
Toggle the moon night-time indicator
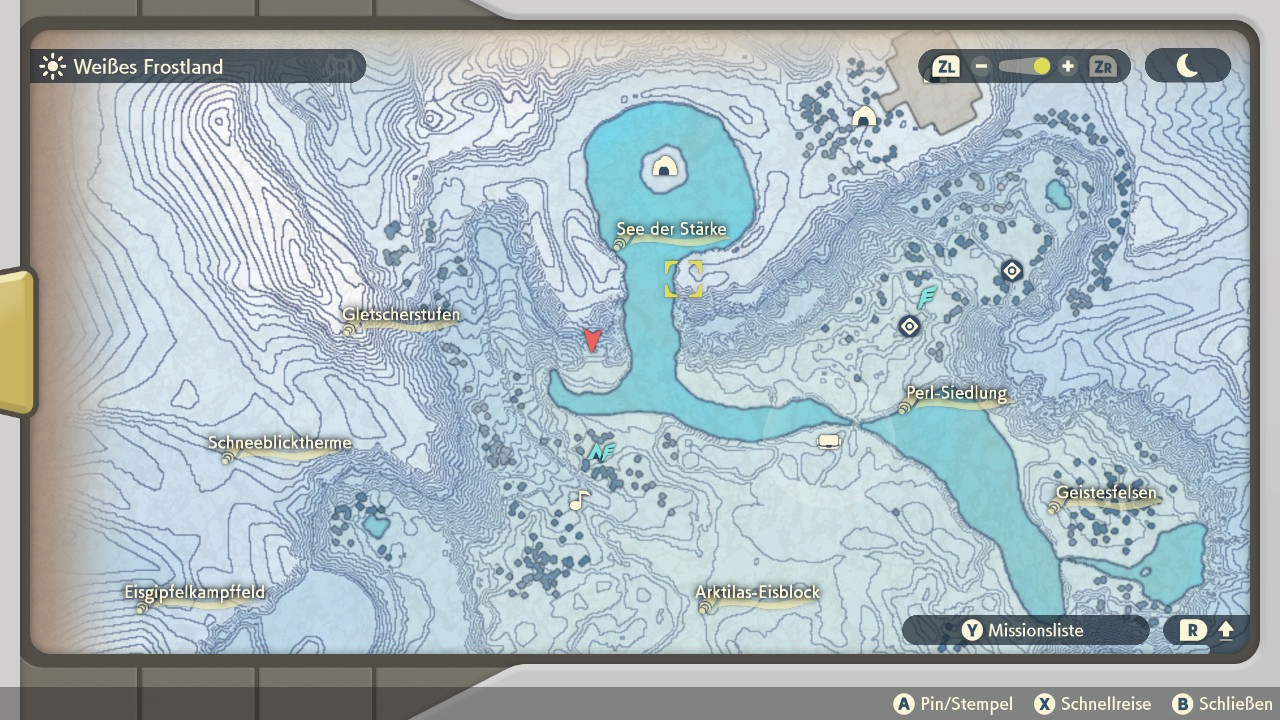pos(1187,66)
